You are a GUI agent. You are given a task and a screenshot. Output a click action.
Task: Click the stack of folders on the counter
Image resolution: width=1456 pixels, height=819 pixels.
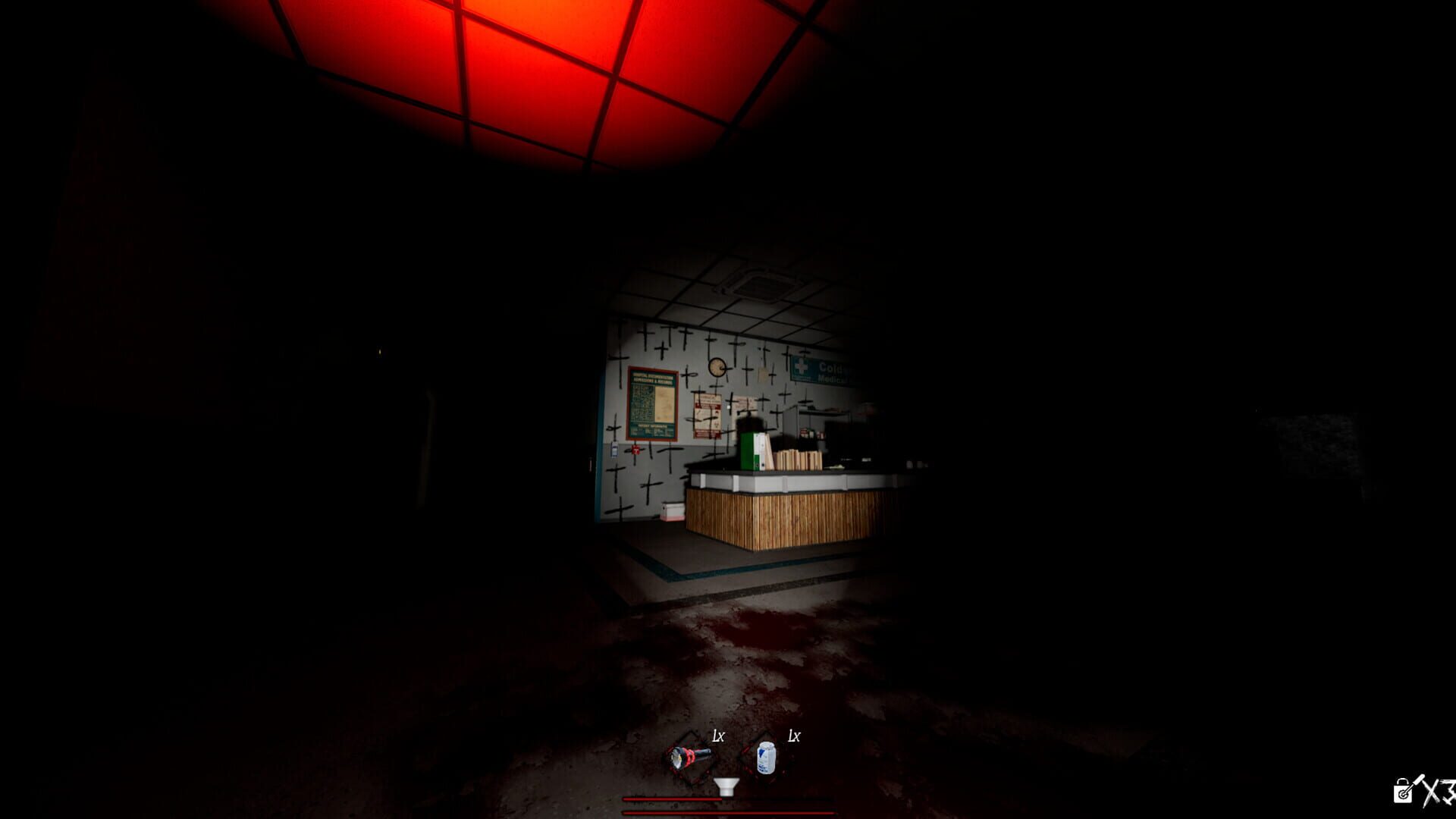[798, 461]
